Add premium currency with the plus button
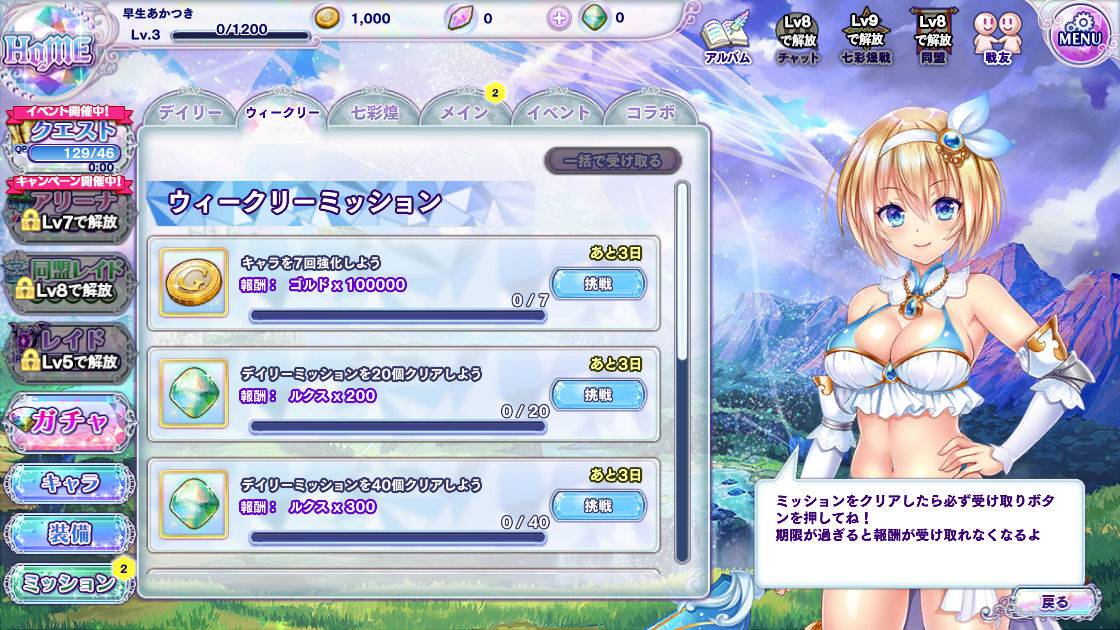 (559, 18)
